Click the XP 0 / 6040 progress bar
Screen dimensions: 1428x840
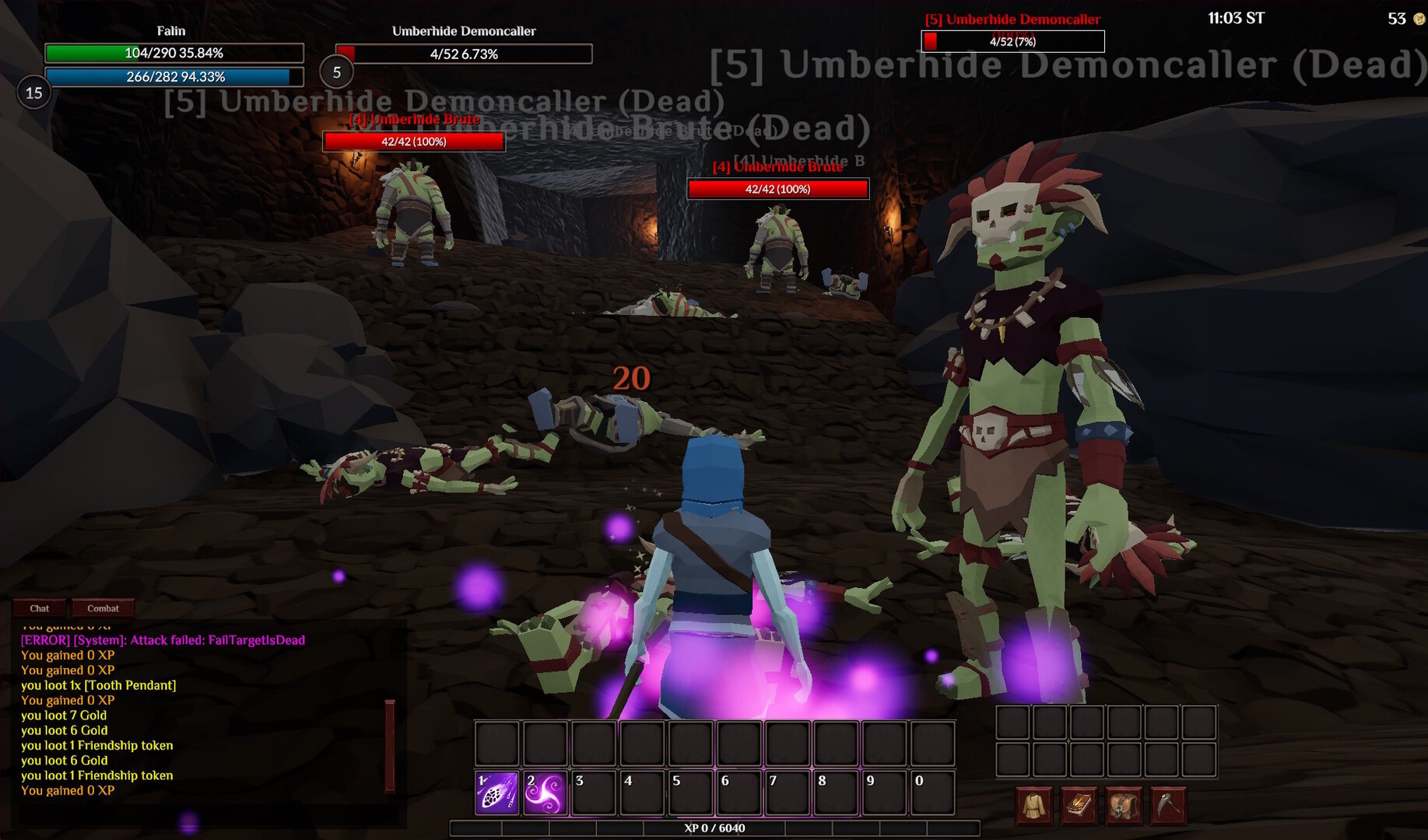pyautogui.click(x=714, y=828)
